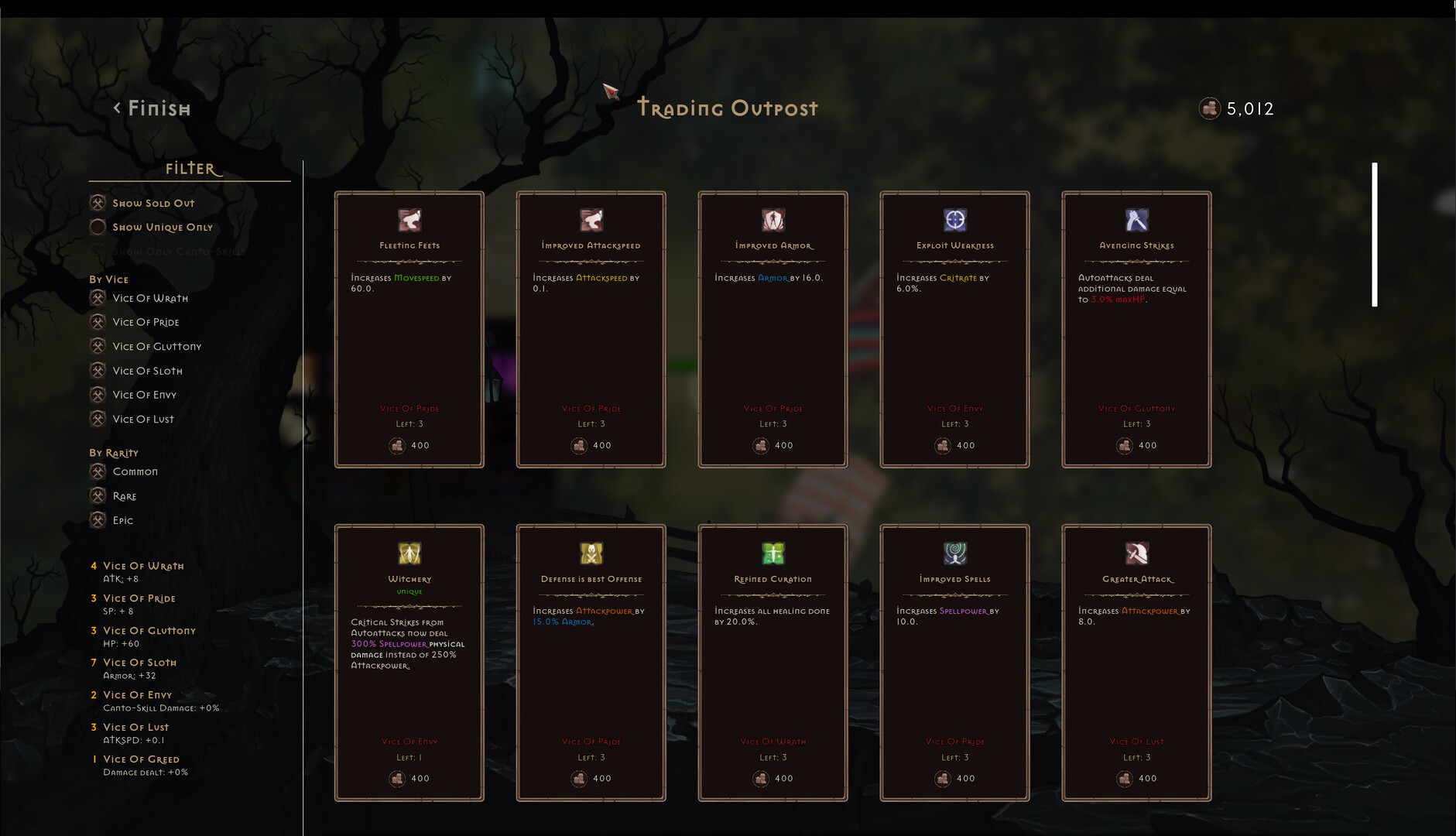Filter items by Epic rarity

(98, 519)
